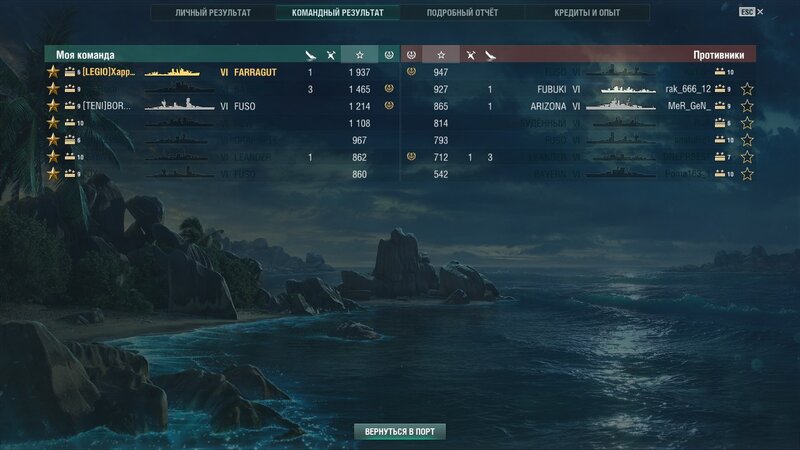
Task: Sort my team by aircraft shot down column
Action: pos(311,55)
